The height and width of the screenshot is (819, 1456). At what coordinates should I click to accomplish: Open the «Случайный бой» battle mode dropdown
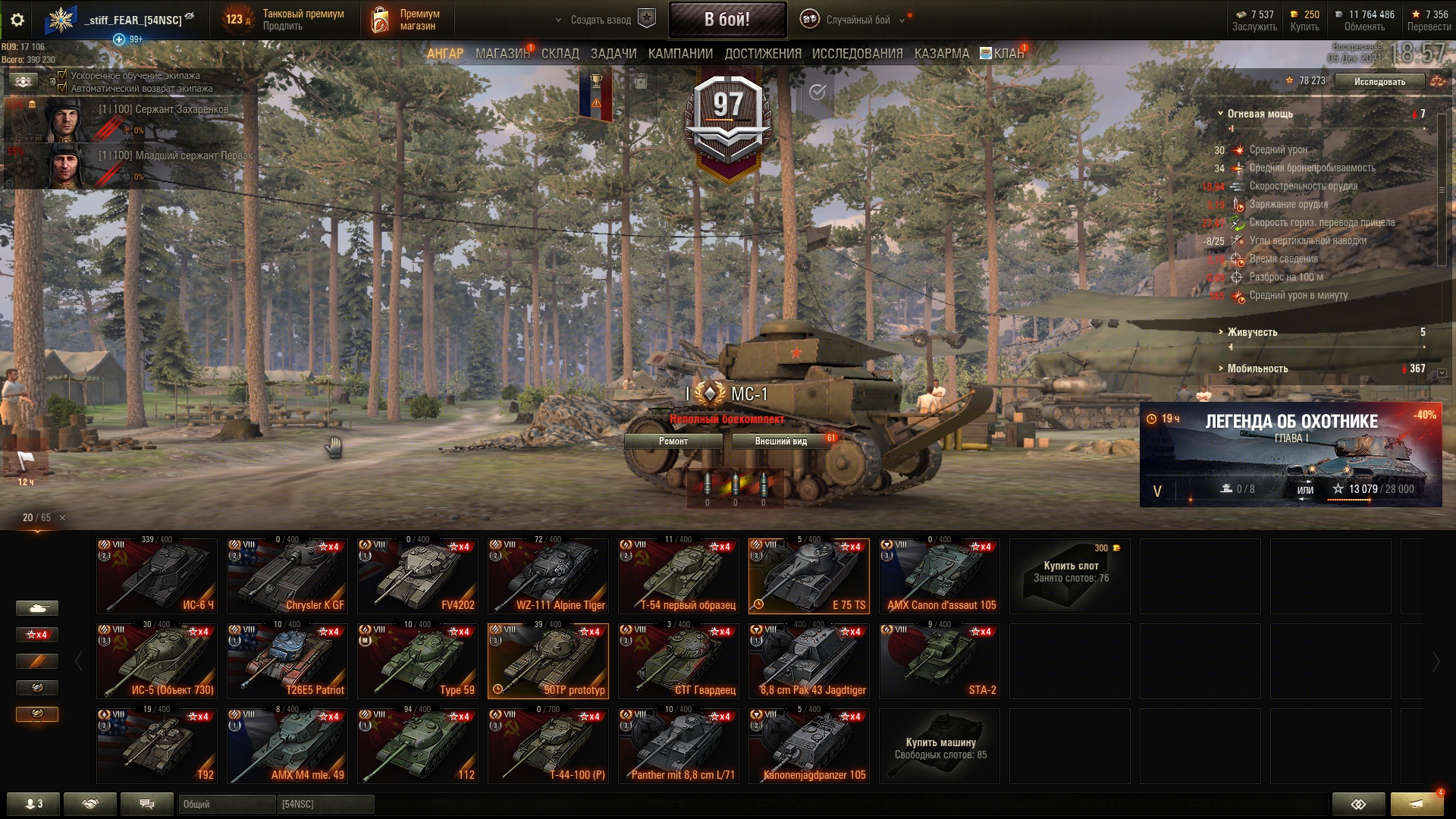[x=857, y=20]
